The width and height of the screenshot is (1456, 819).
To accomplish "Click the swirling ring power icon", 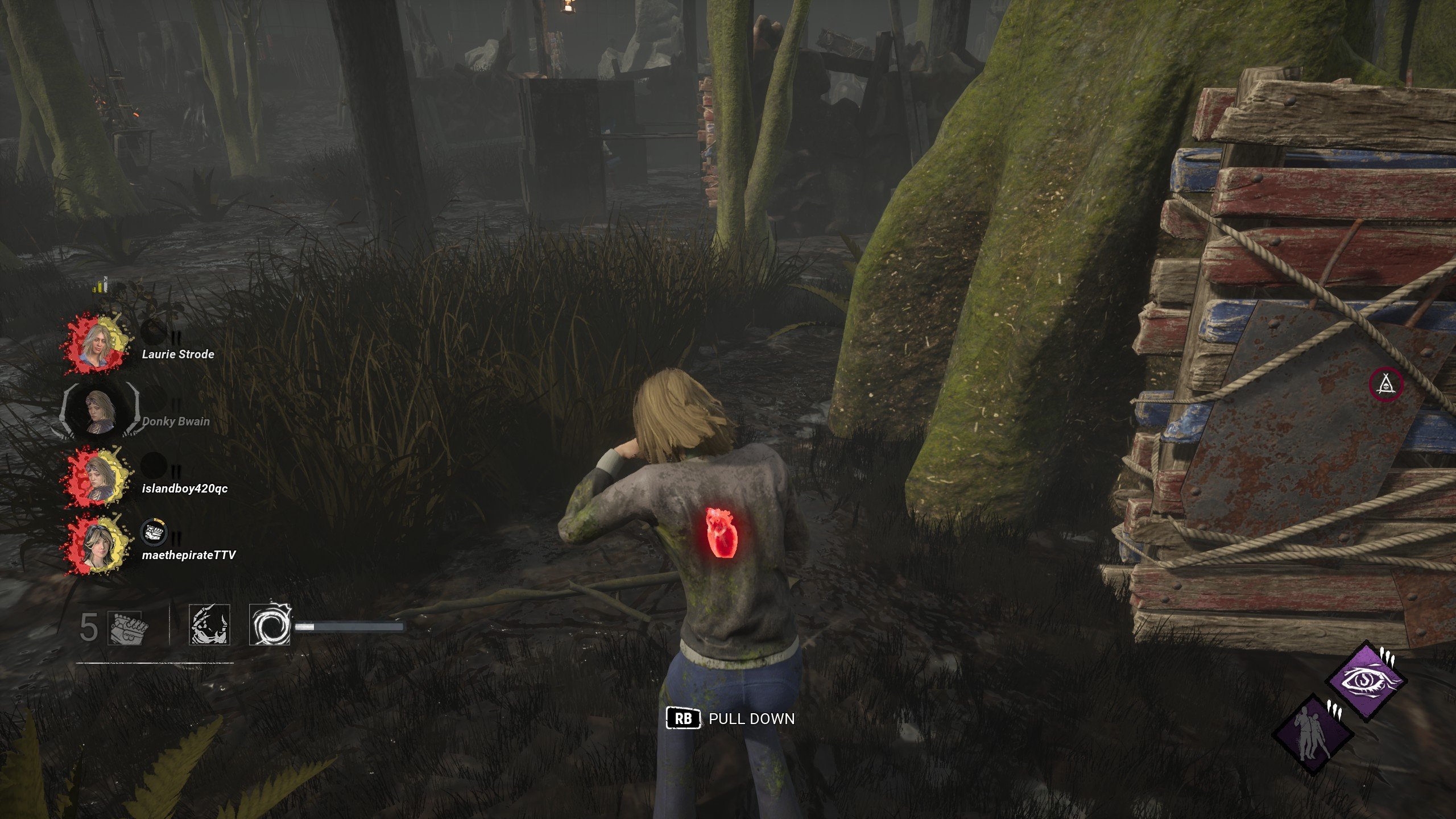I will tap(270, 624).
